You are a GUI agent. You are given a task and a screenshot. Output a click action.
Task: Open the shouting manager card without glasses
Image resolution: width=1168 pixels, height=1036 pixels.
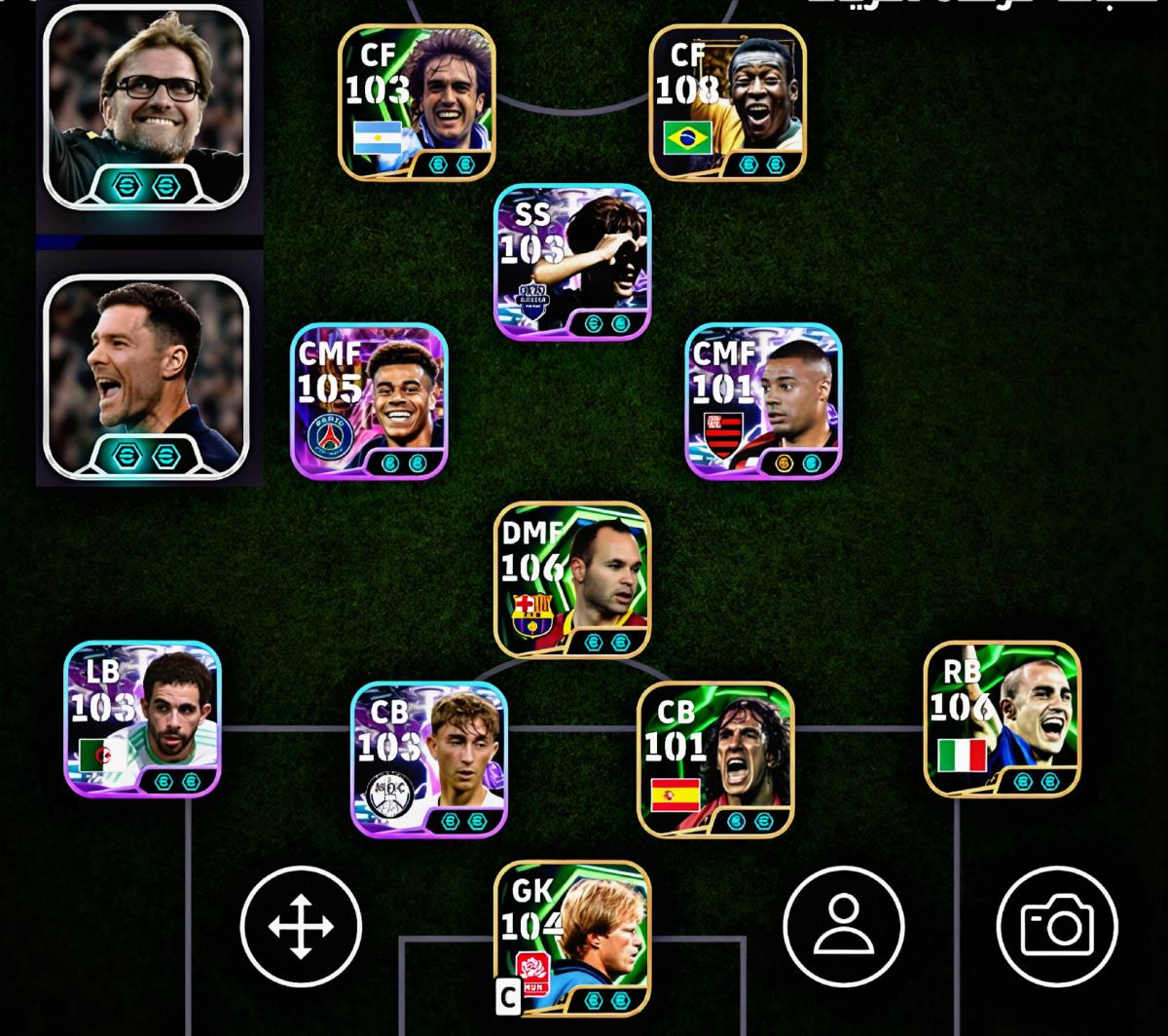point(146,378)
